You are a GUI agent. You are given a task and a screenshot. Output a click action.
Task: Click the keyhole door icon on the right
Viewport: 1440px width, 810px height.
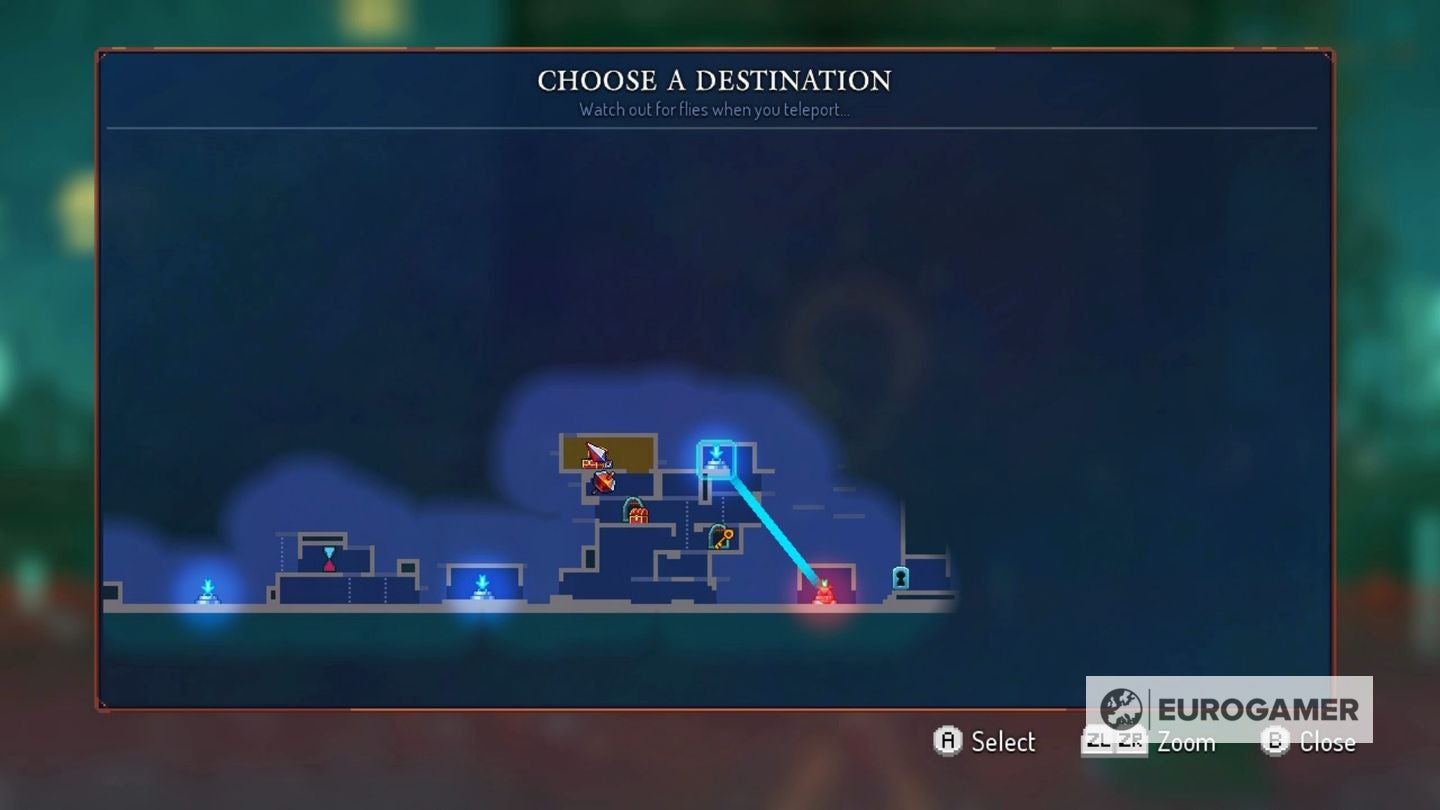pos(900,576)
